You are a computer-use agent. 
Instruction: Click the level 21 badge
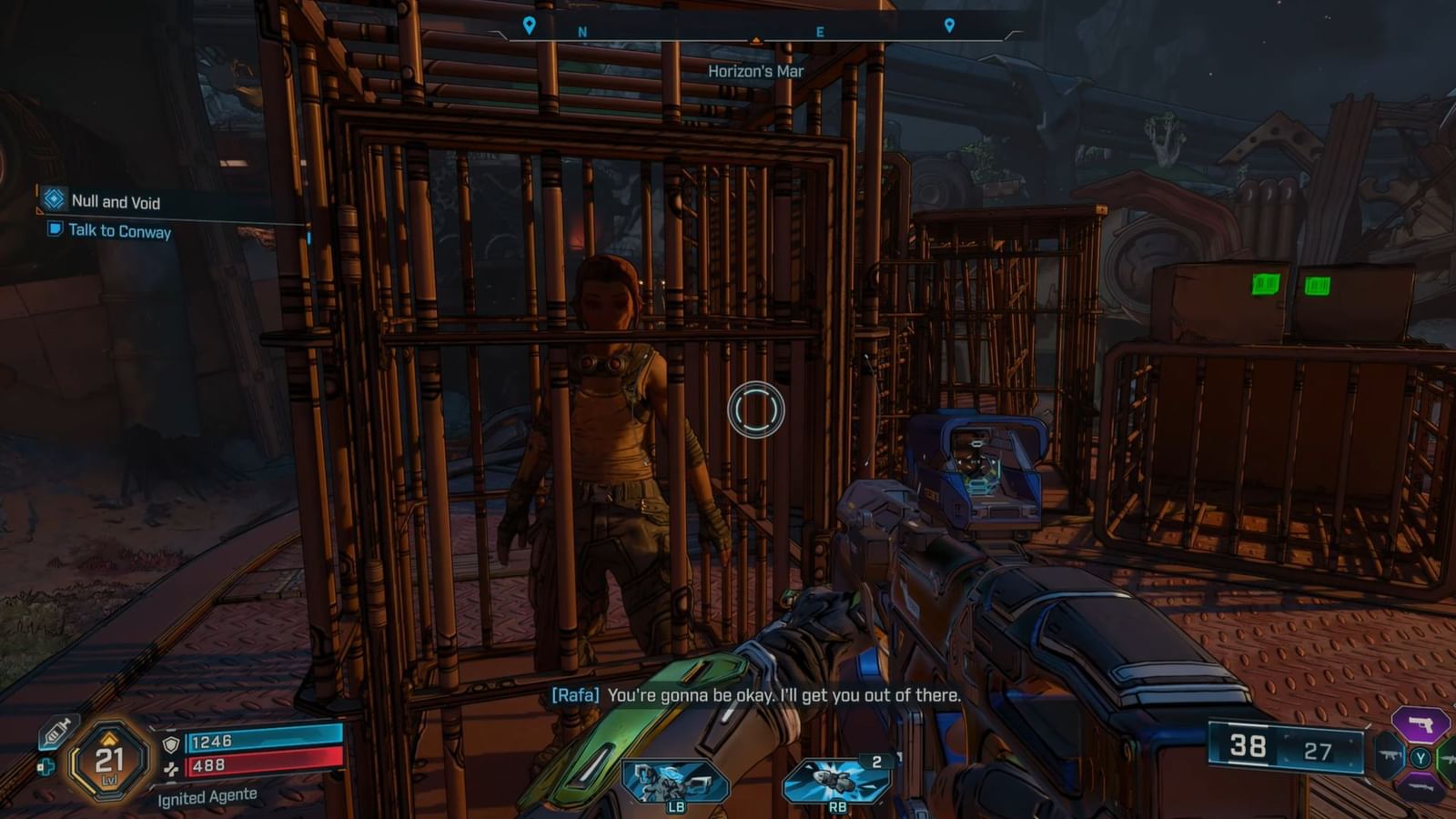point(108,760)
